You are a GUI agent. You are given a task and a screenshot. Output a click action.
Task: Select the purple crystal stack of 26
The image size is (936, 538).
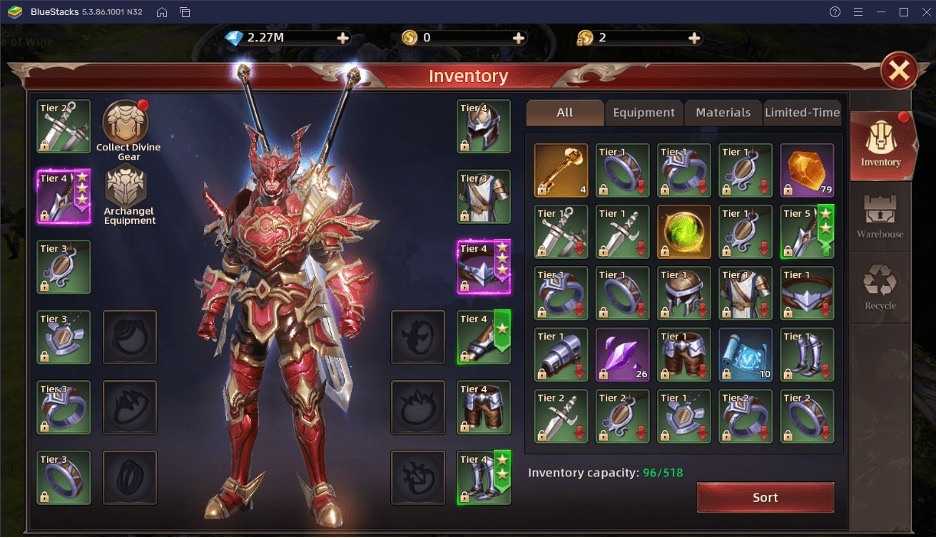[x=622, y=355]
